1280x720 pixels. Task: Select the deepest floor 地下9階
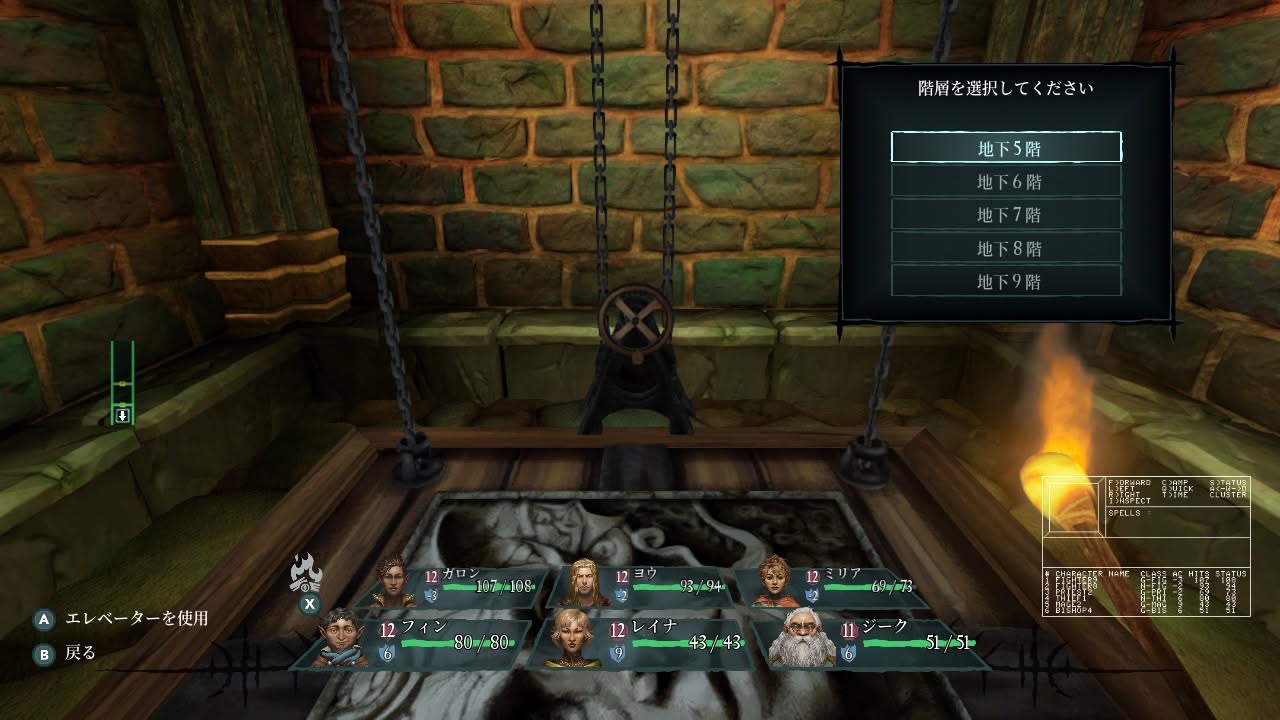pyautogui.click(x=1006, y=281)
